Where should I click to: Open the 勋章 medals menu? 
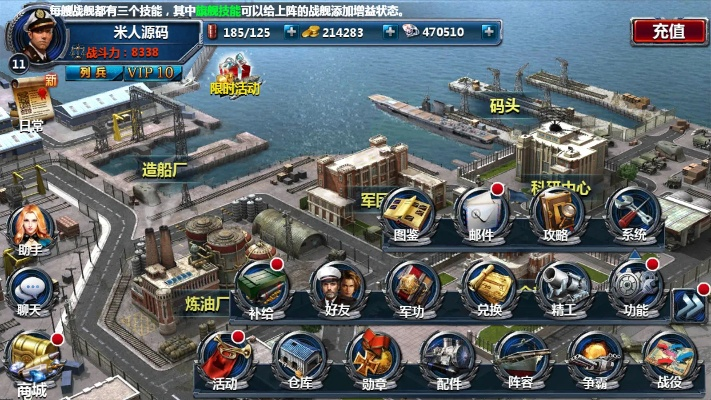coord(373,360)
